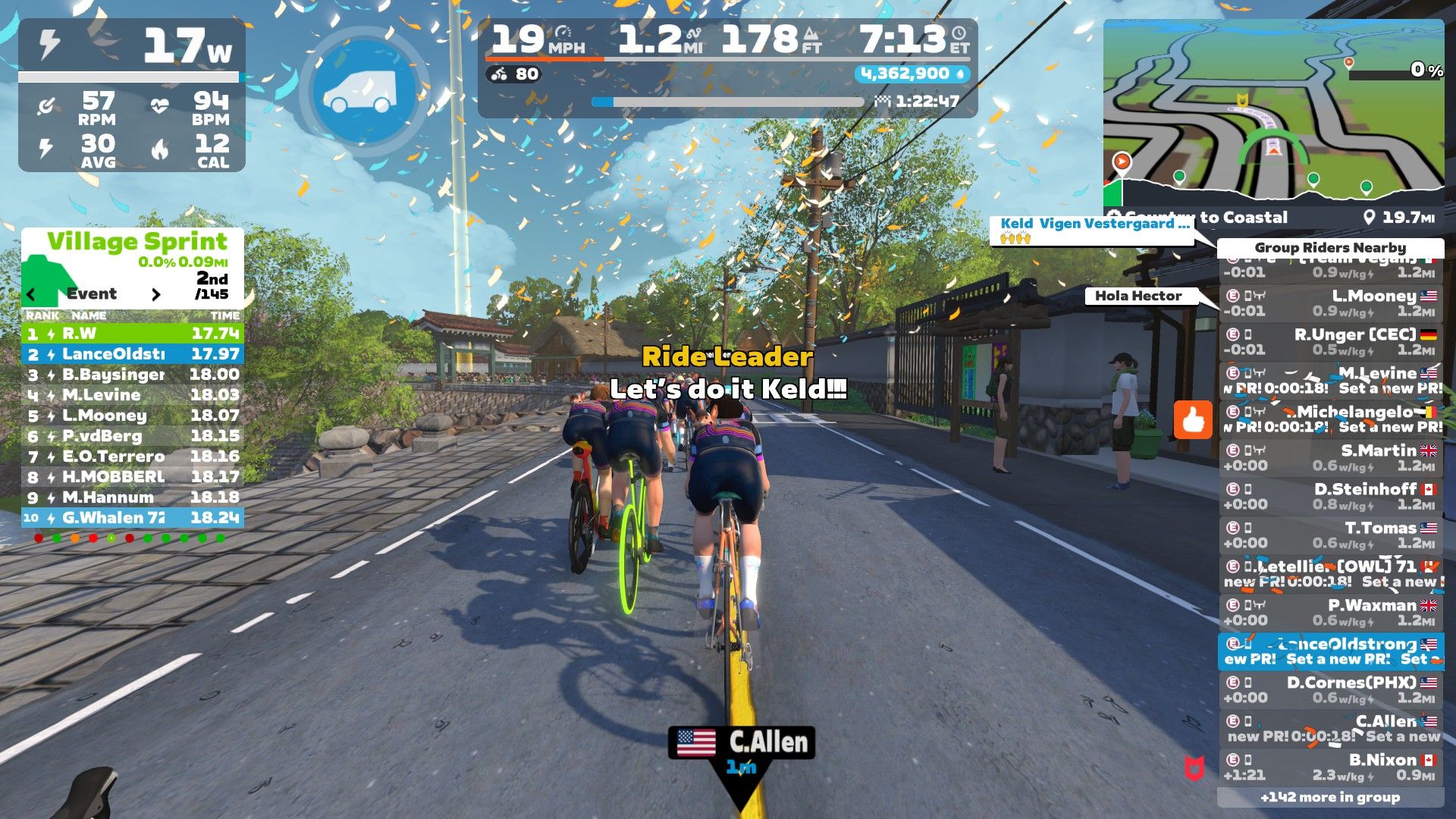Expand the +142 more in group row
1456x819 pixels.
click(1330, 797)
